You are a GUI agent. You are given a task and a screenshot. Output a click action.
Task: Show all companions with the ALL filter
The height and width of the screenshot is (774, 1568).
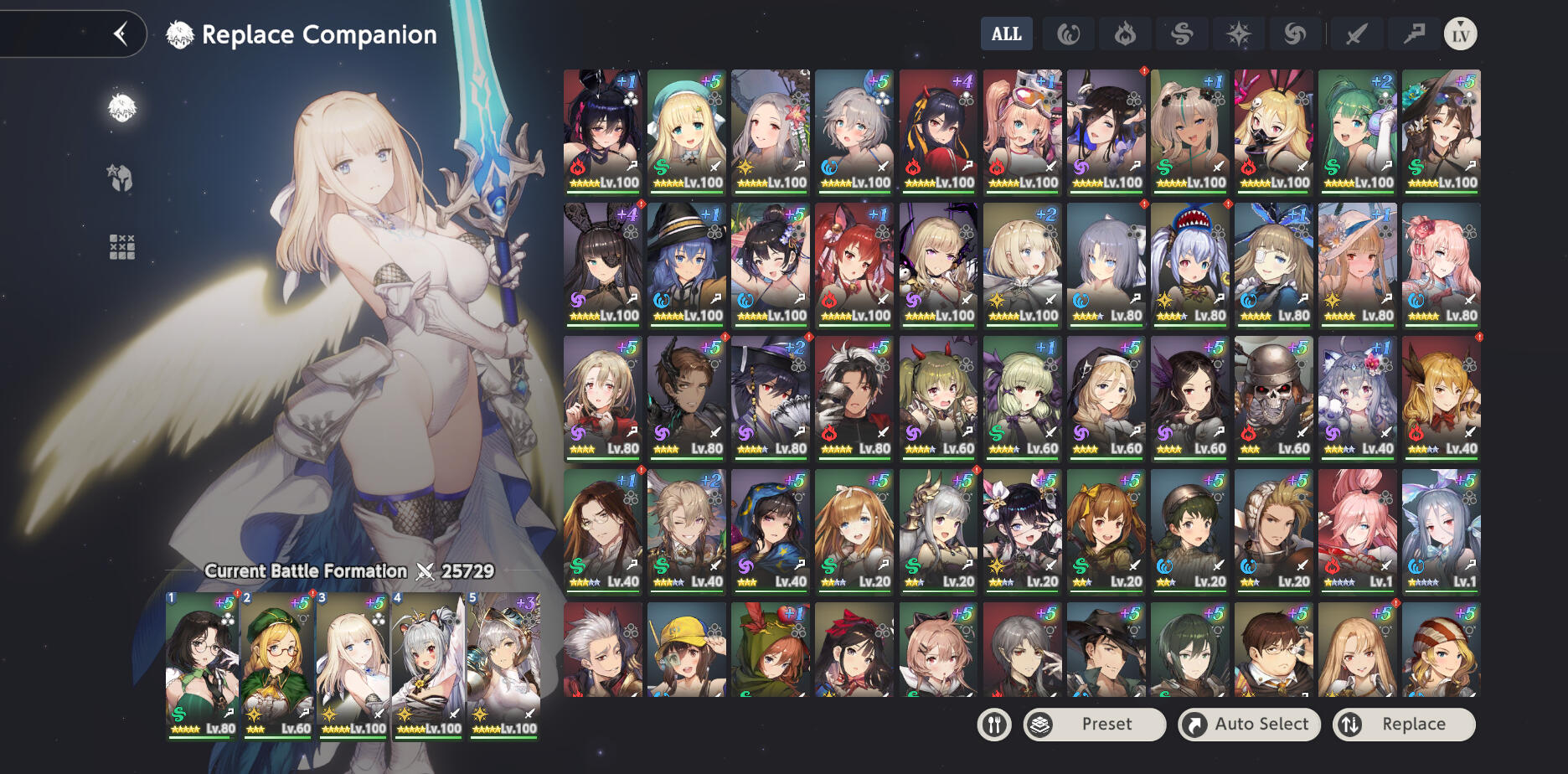click(x=1006, y=34)
